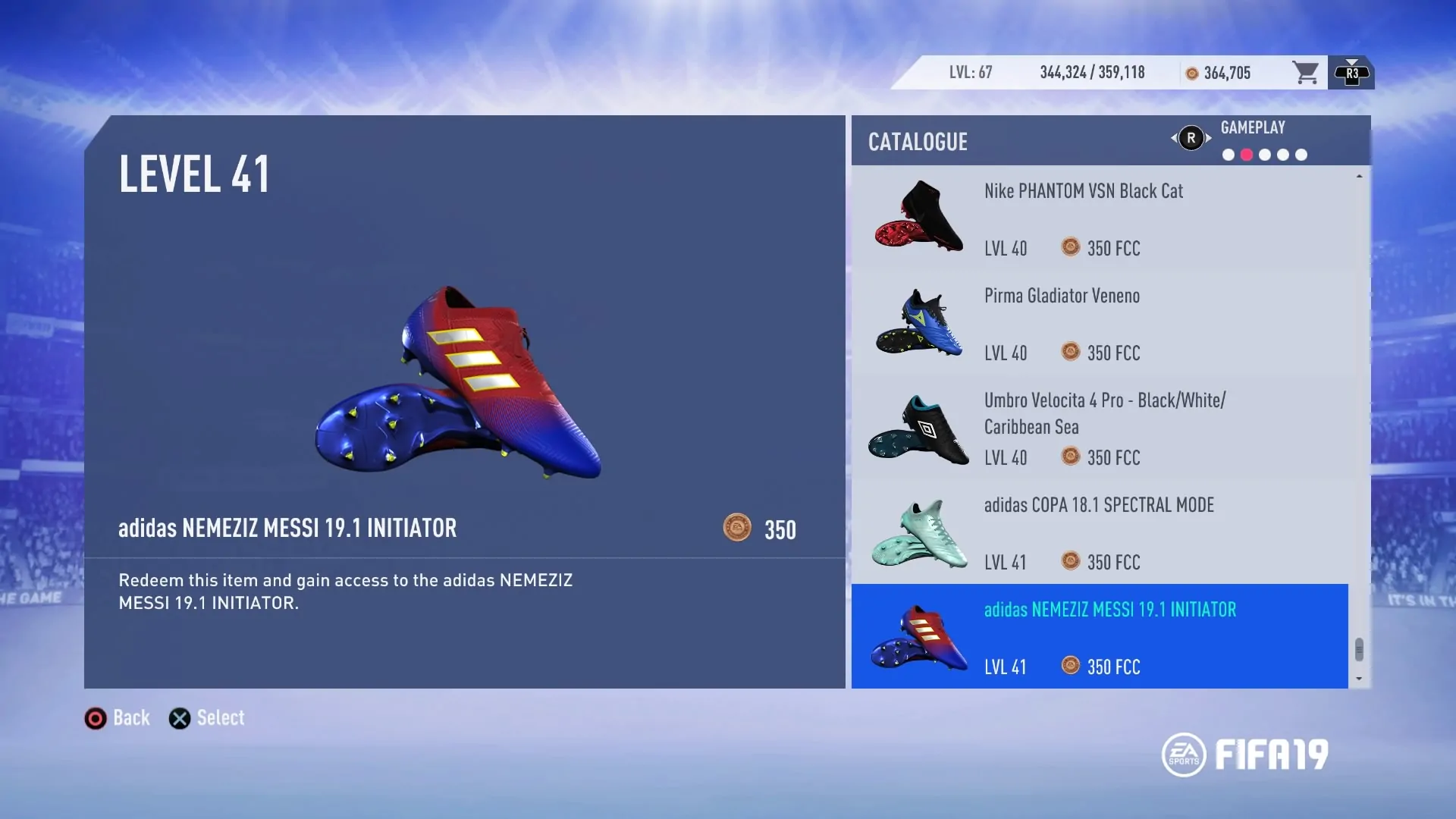Screen dimensions: 1456x819
Task: Click the R3 camera icon in top bar
Action: click(1352, 72)
